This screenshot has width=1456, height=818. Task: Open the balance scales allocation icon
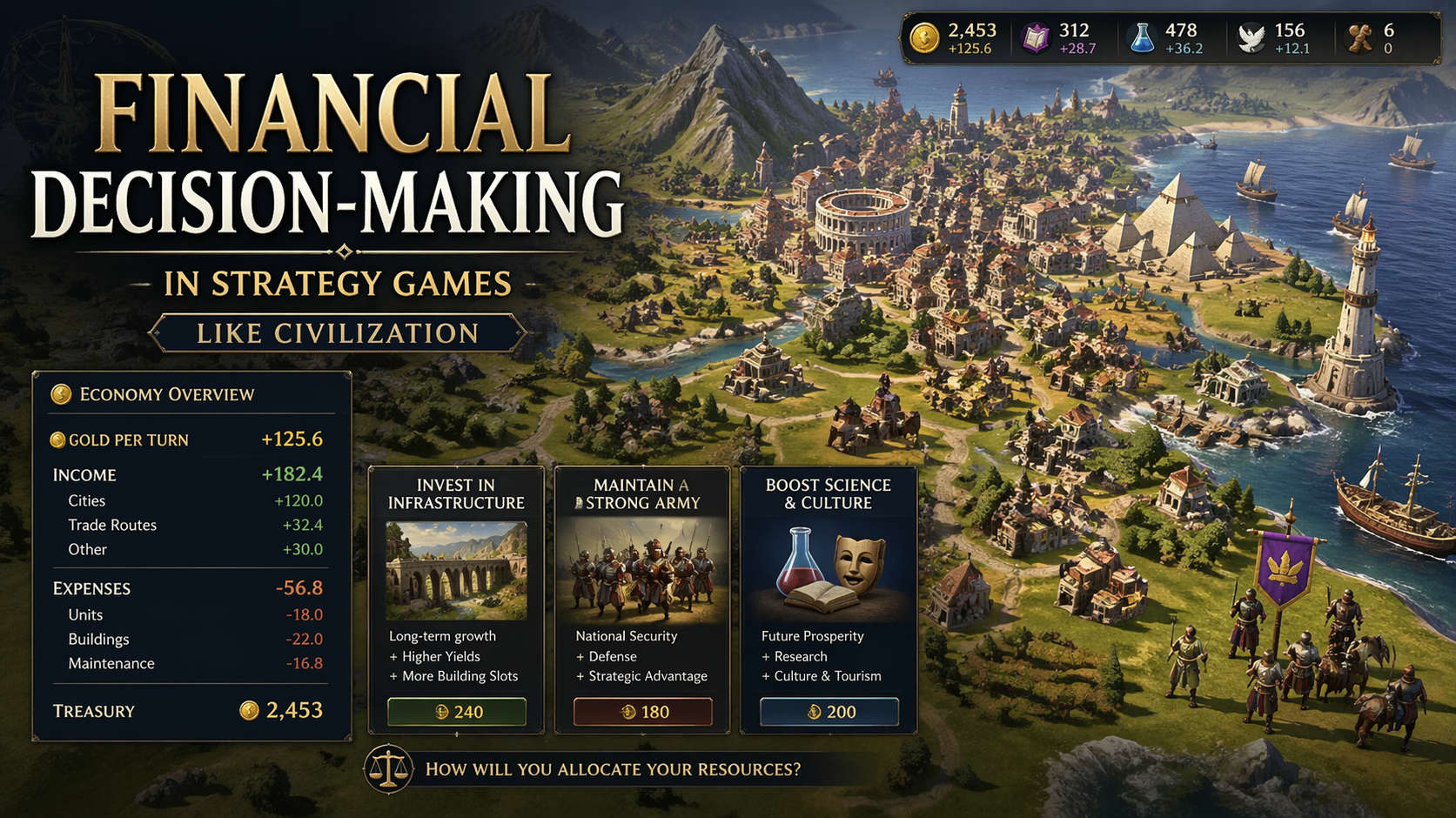pos(388,768)
